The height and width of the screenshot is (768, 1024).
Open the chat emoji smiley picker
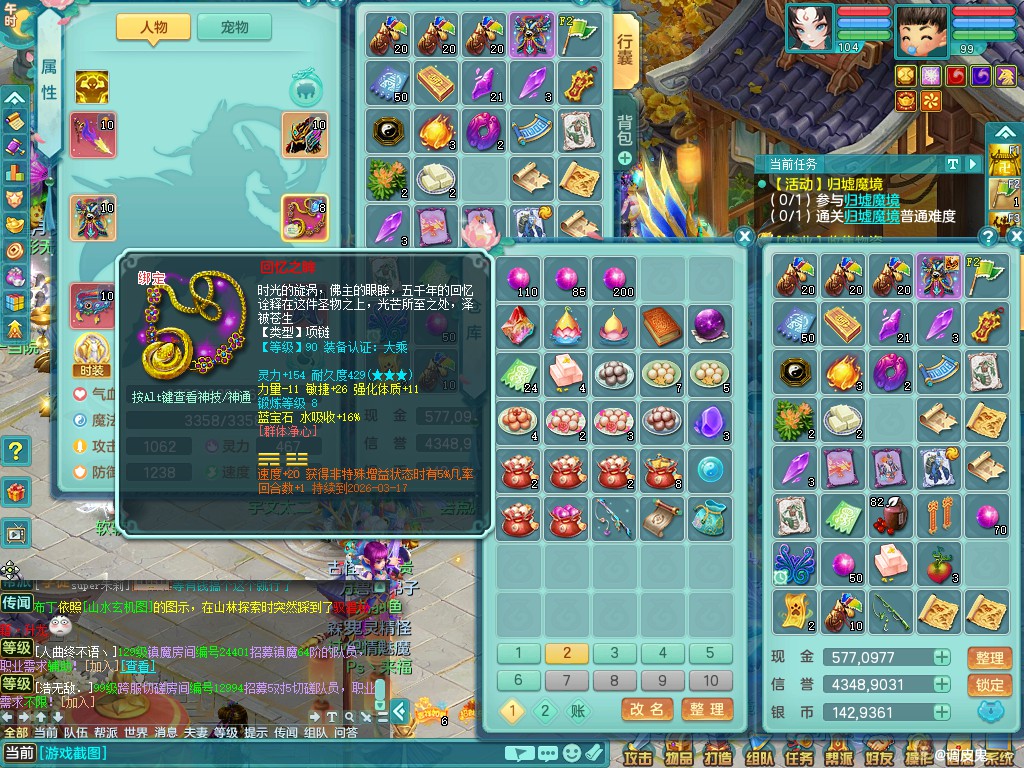[x=571, y=752]
